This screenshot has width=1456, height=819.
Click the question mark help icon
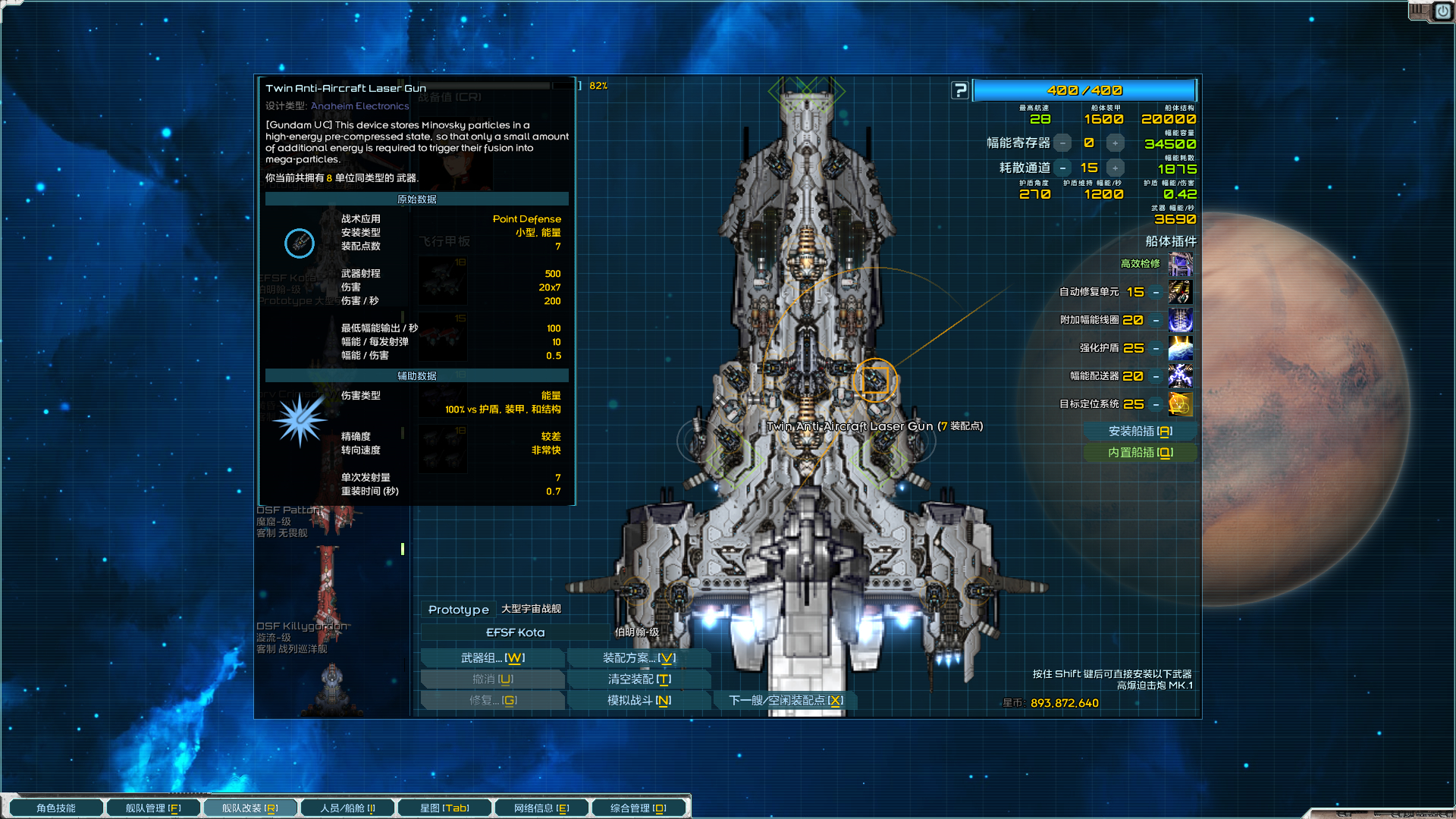(x=960, y=89)
